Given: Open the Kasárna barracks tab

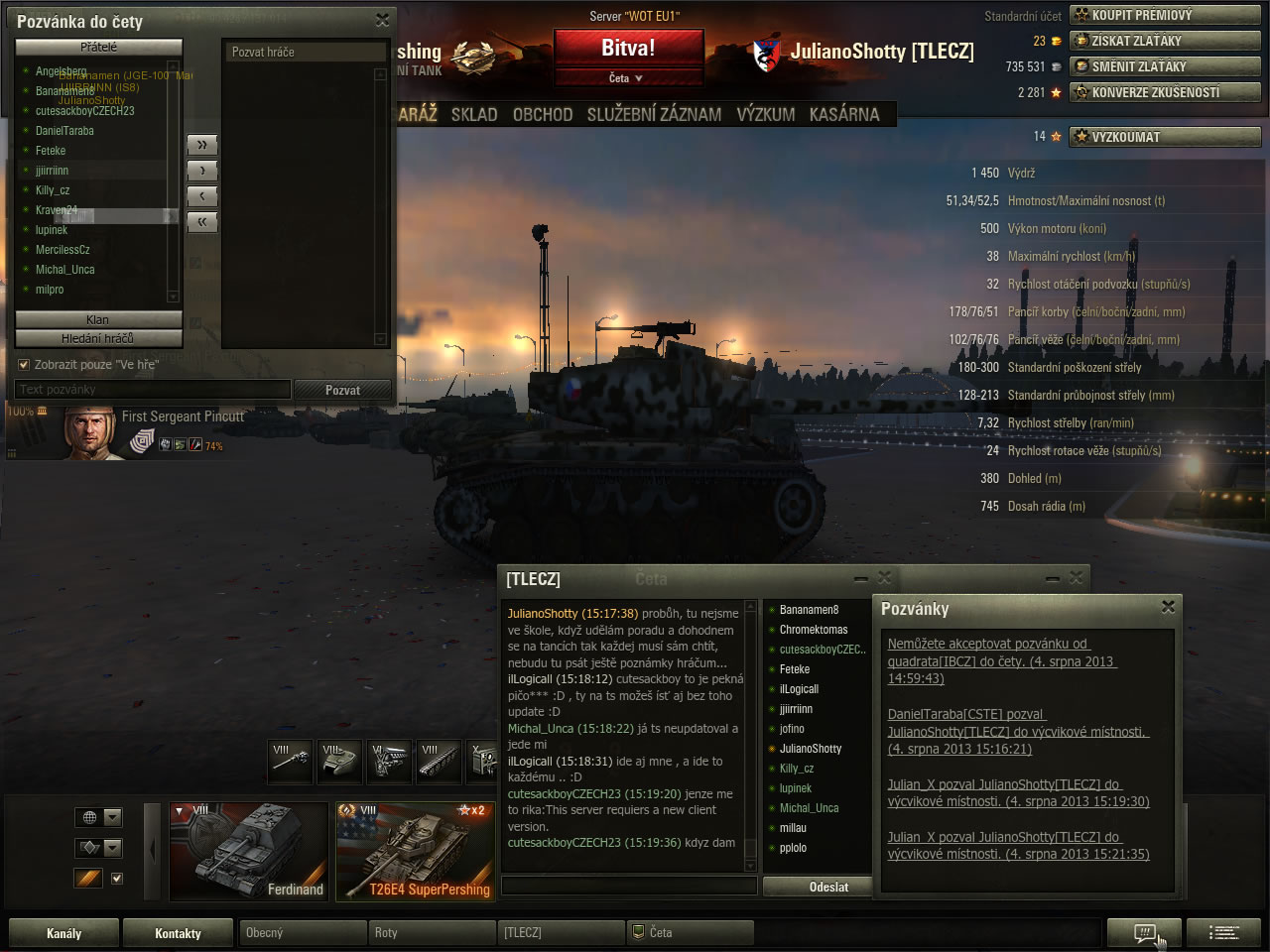Looking at the screenshot, I should coord(844,115).
